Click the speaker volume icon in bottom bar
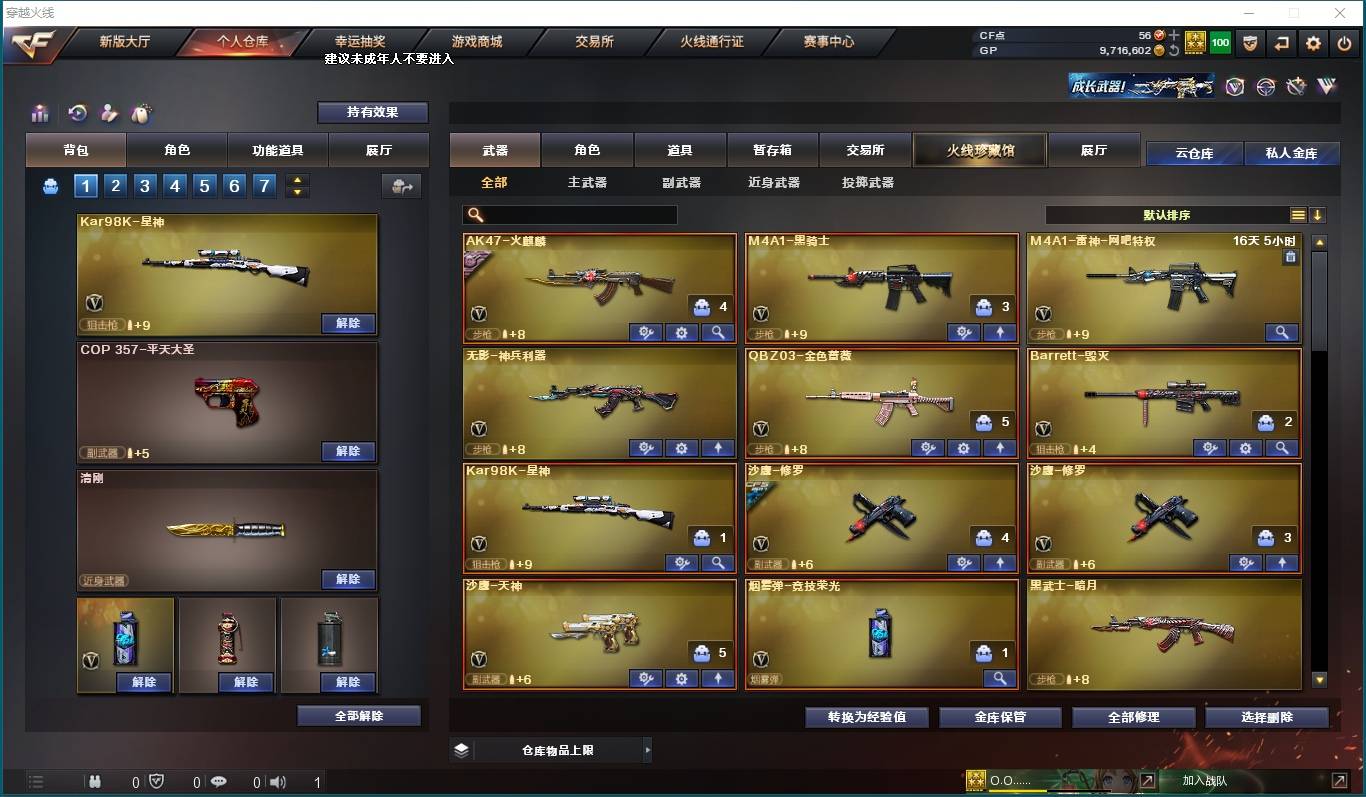The image size is (1366, 797). (x=278, y=781)
